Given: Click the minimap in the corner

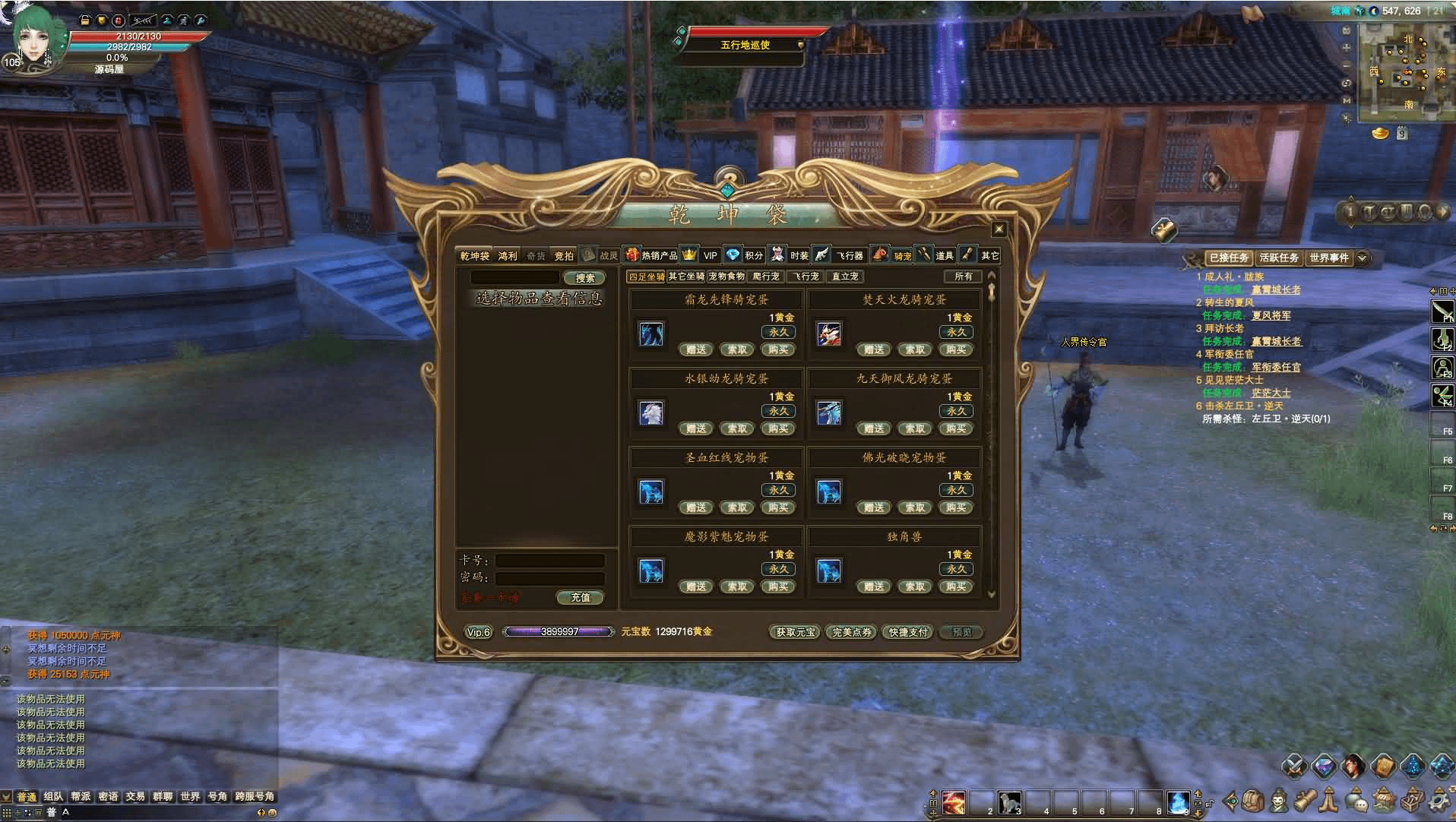Looking at the screenshot, I should point(1404,71).
